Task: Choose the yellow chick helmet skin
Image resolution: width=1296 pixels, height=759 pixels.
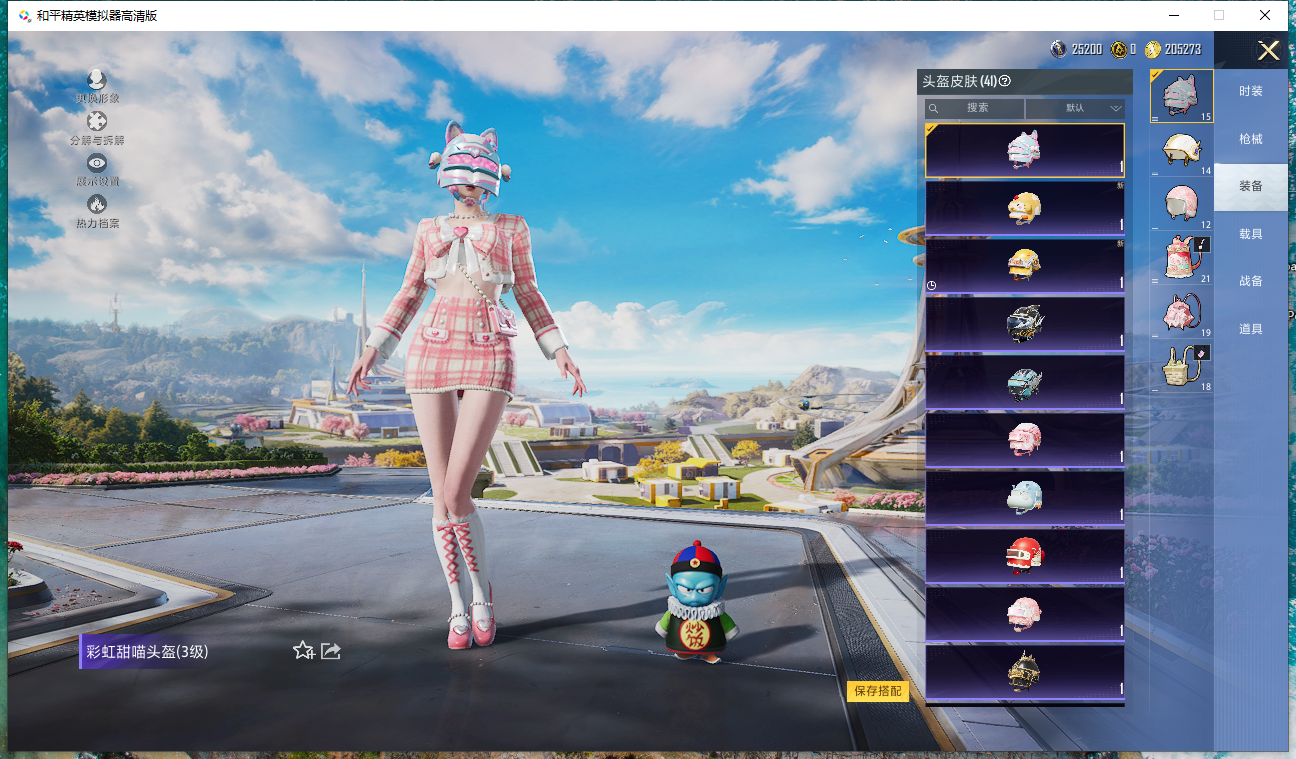Action: 1024,207
